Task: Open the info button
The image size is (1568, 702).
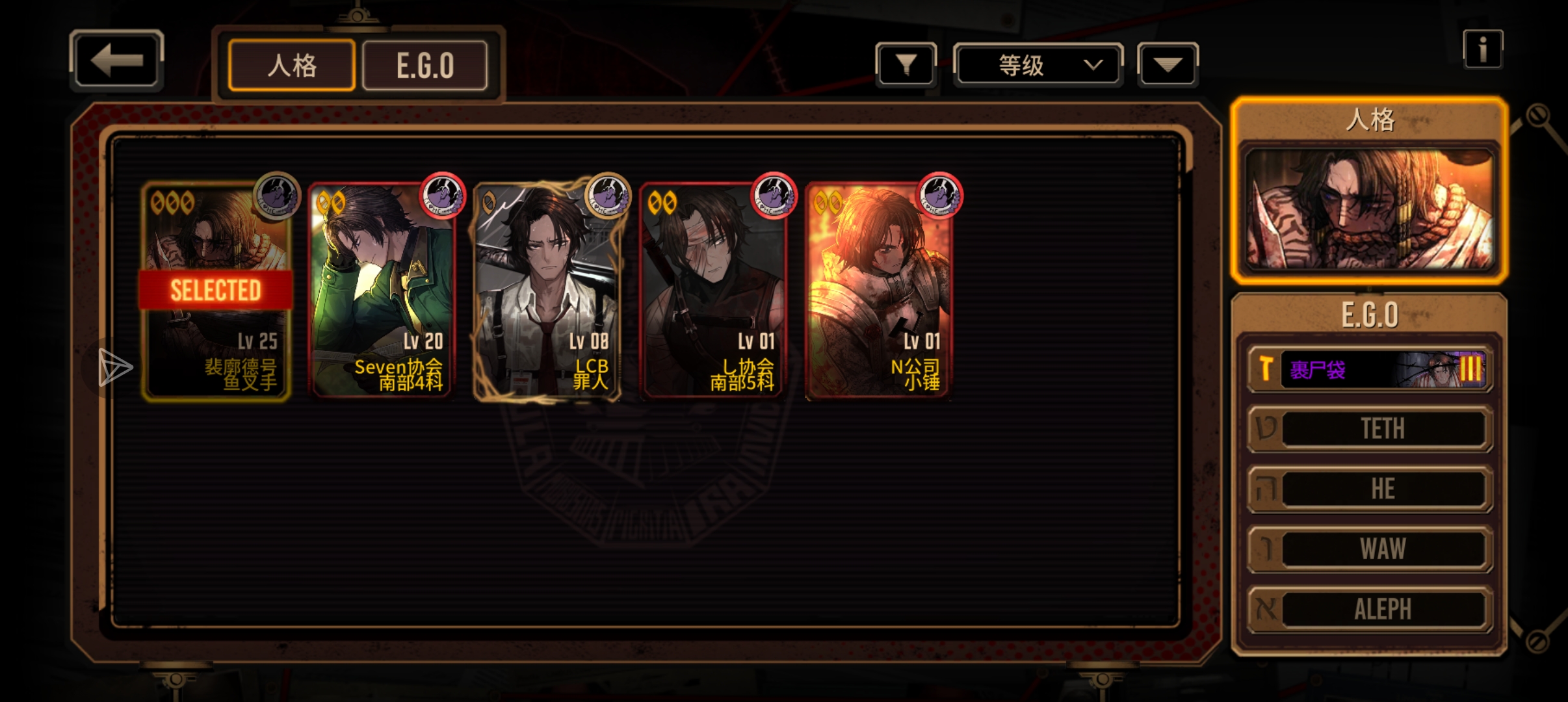Action: [x=1482, y=49]
